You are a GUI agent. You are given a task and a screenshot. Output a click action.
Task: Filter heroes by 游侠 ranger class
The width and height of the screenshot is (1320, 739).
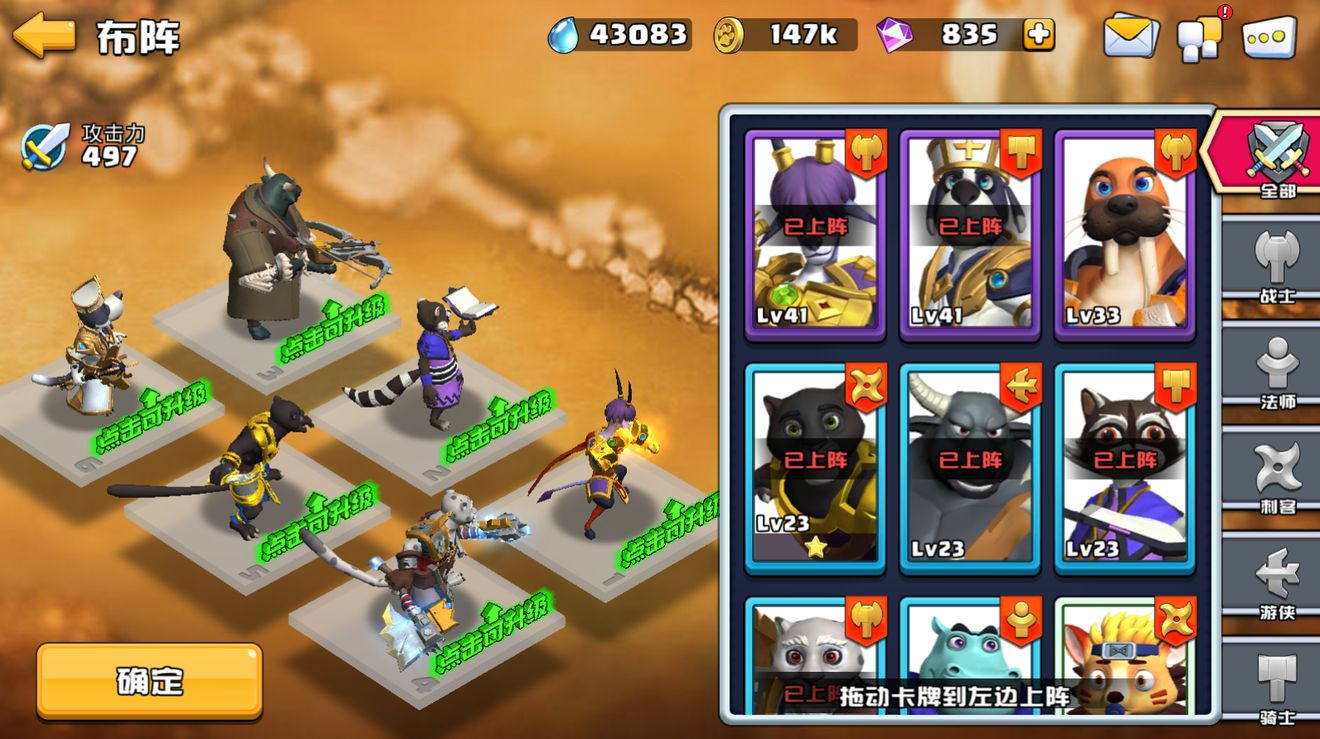[1277, 583]
